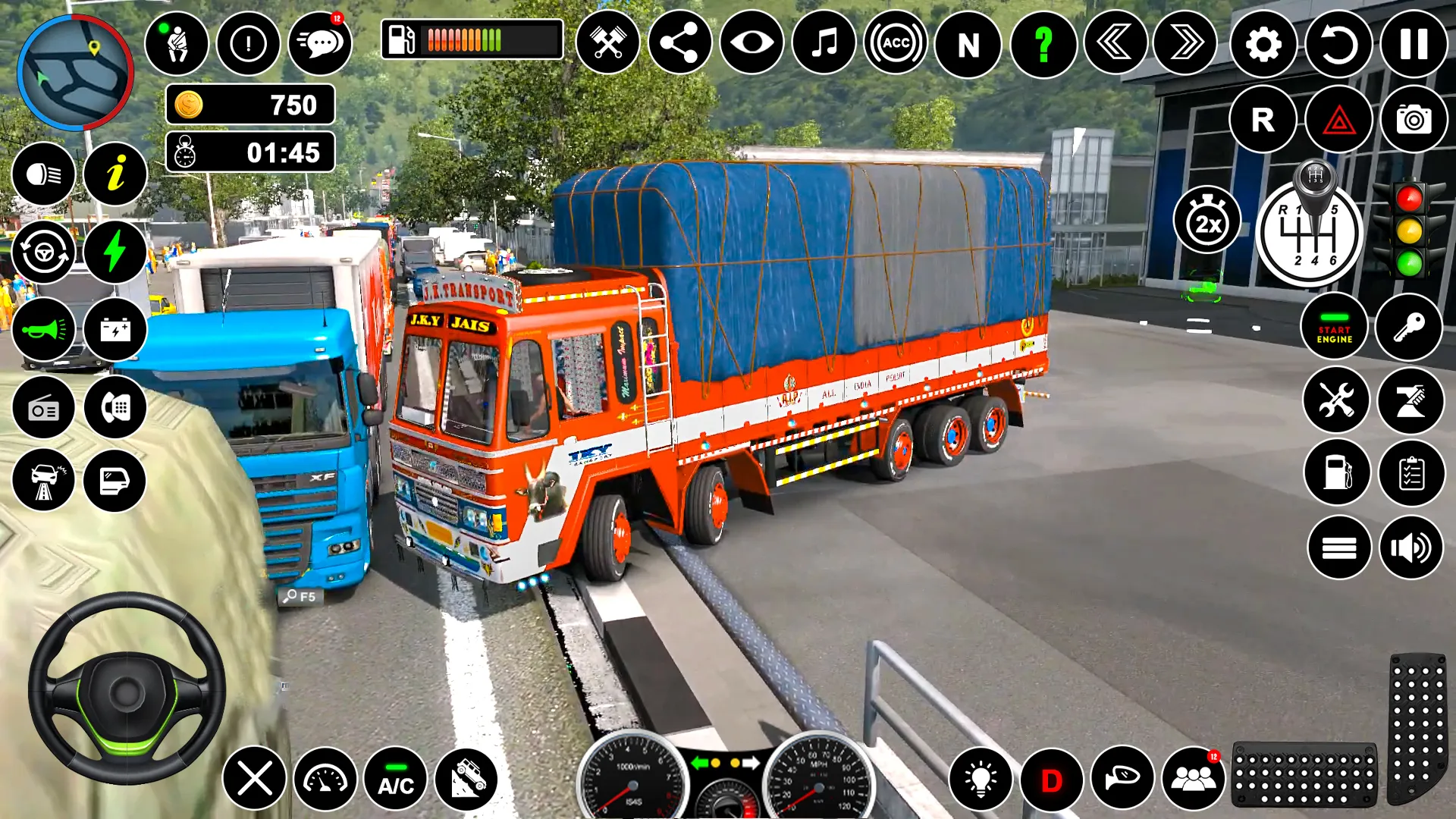
Task: Pause the game
Action: (1414, 45)
